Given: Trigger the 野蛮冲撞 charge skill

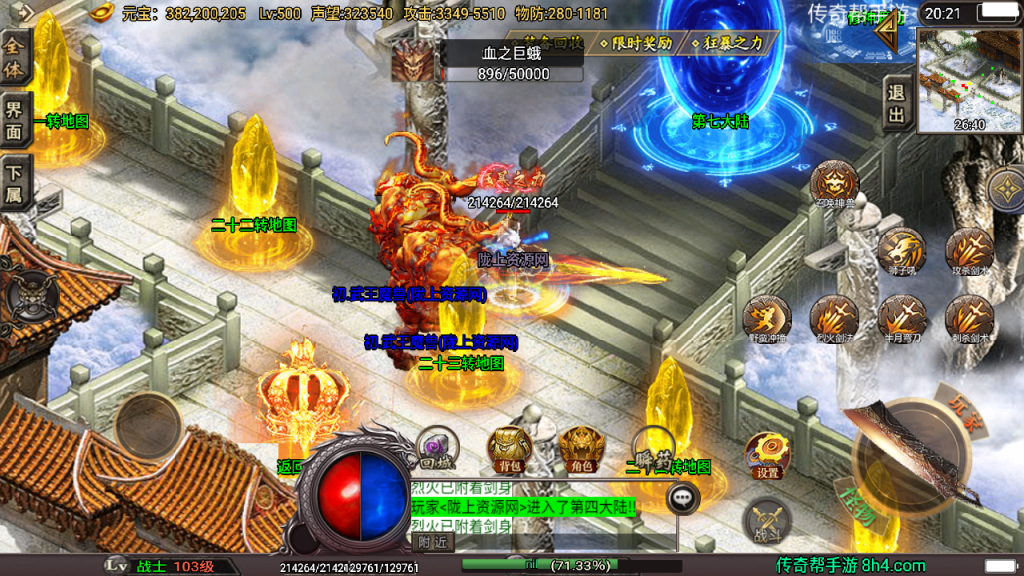Looking at the screenshot, I should pos(767,317).
